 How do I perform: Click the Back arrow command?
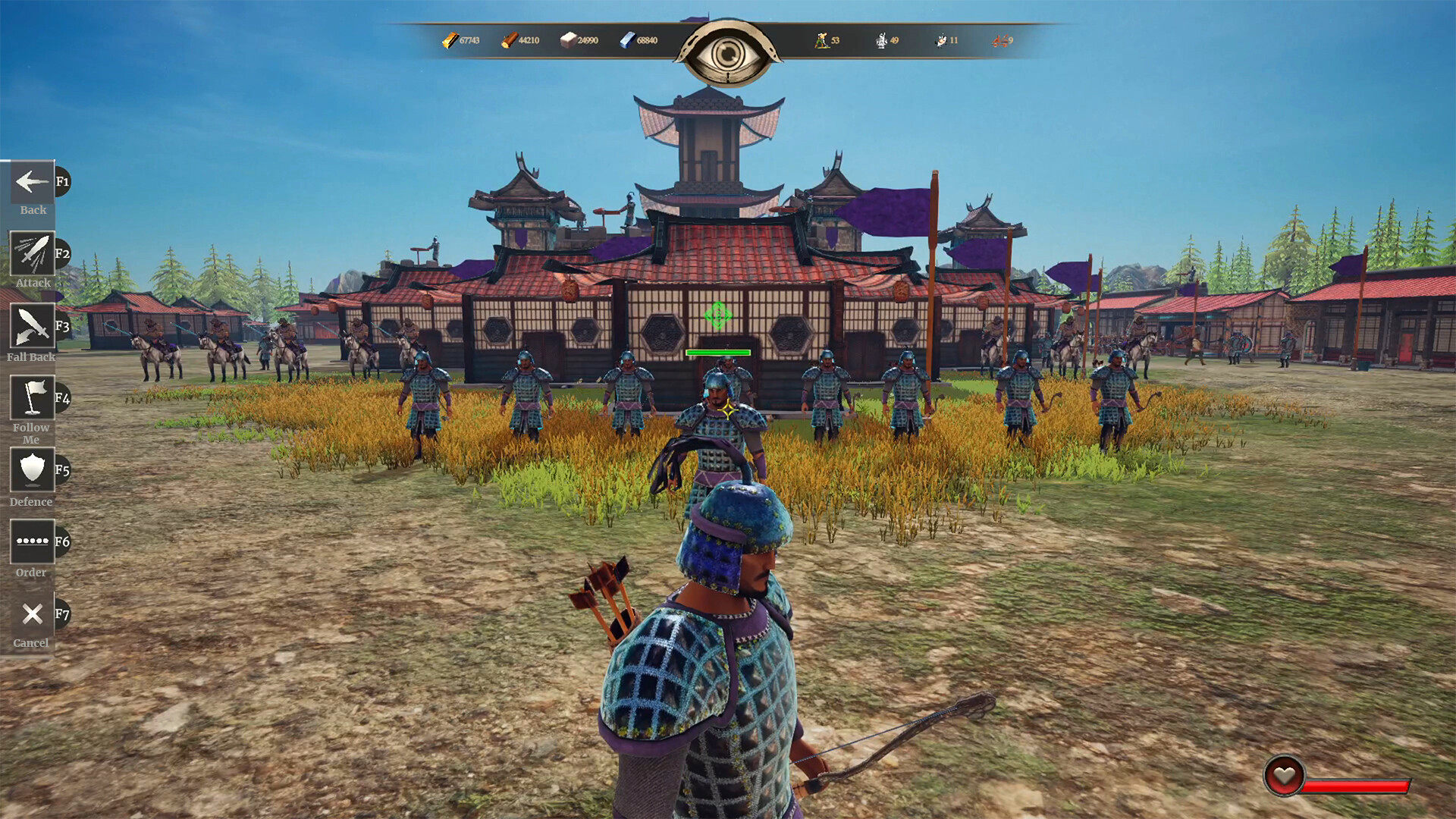pyautogui.click(x=30, y=182)
